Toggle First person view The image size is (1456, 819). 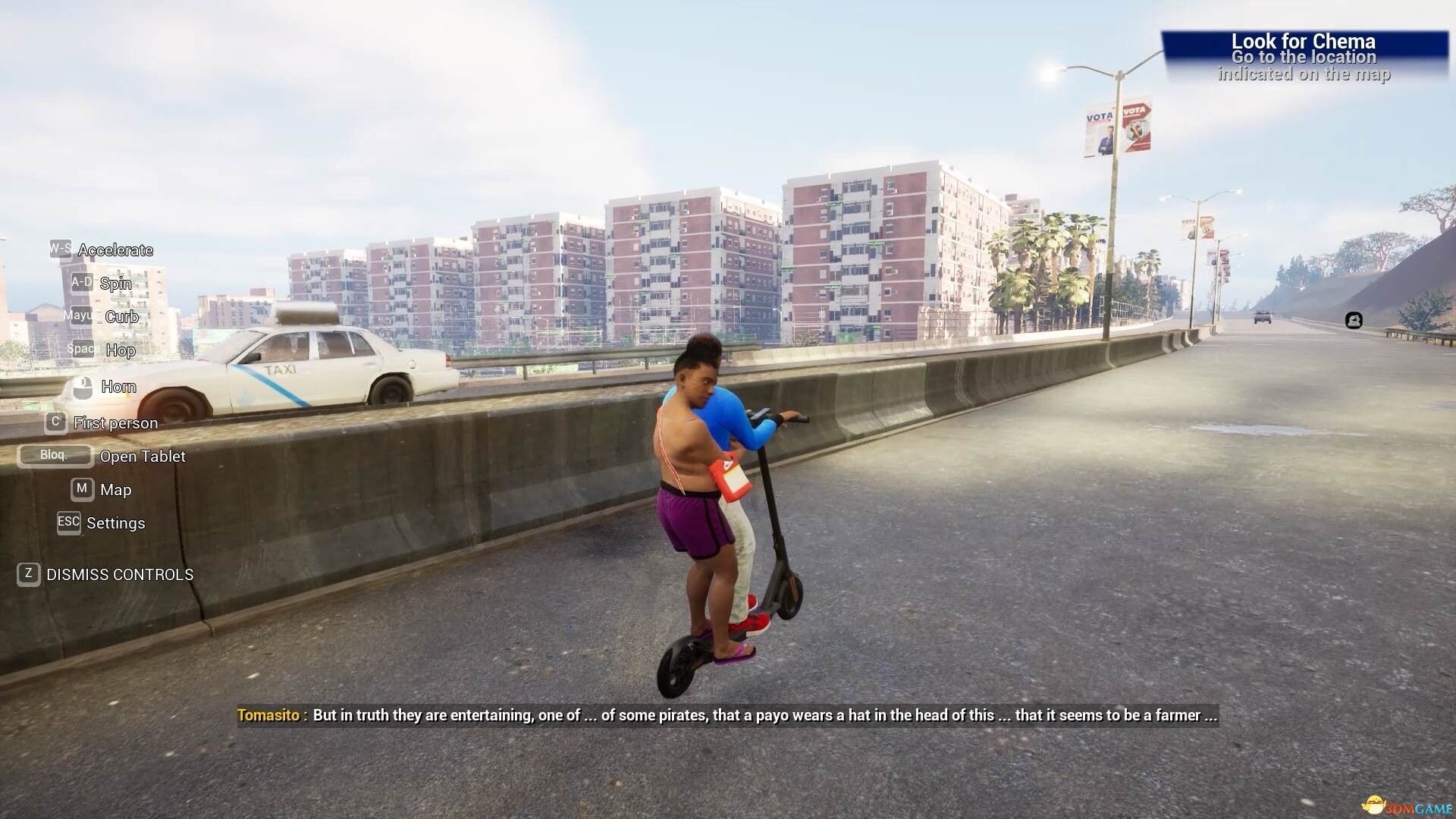115,422
